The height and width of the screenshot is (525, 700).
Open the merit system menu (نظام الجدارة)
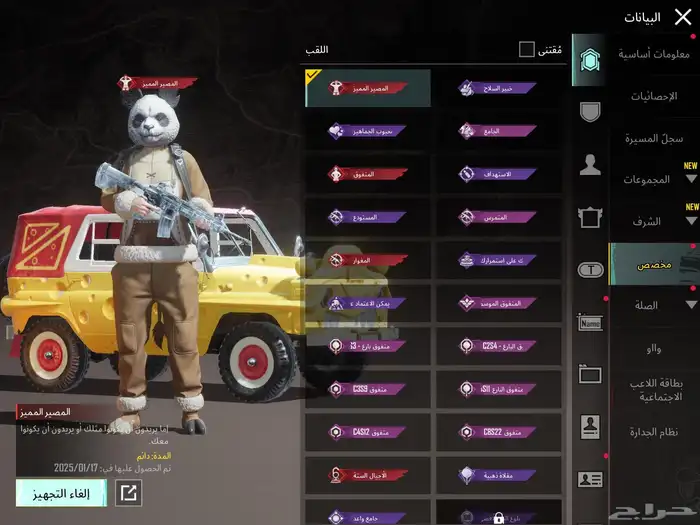point(655,432)
